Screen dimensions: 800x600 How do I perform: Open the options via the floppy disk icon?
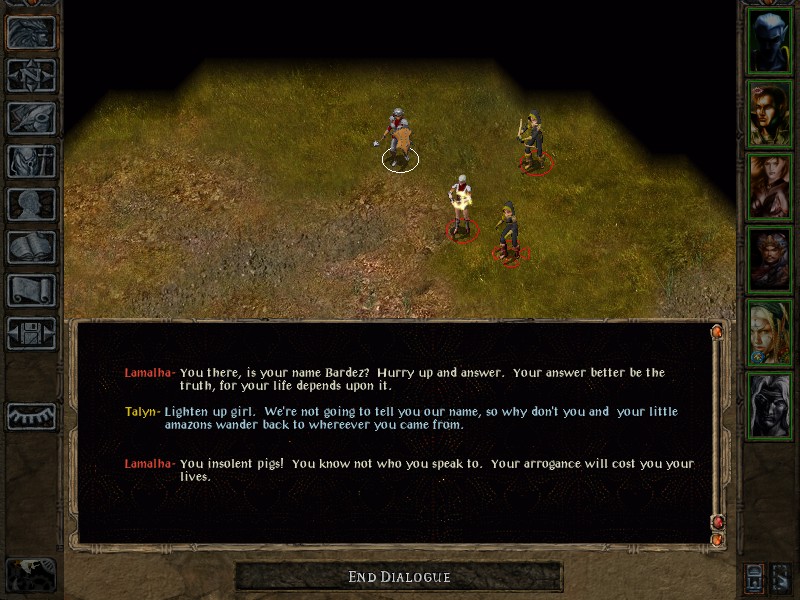(x=31, y=333)
